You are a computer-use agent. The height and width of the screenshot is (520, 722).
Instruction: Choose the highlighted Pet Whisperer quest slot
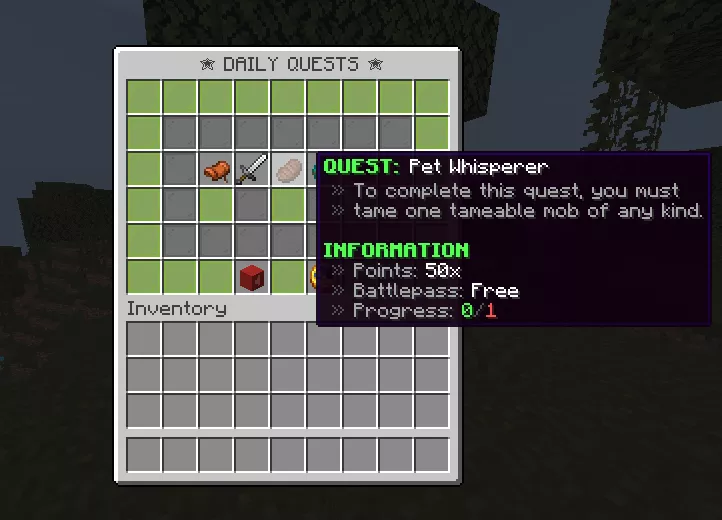289,169
